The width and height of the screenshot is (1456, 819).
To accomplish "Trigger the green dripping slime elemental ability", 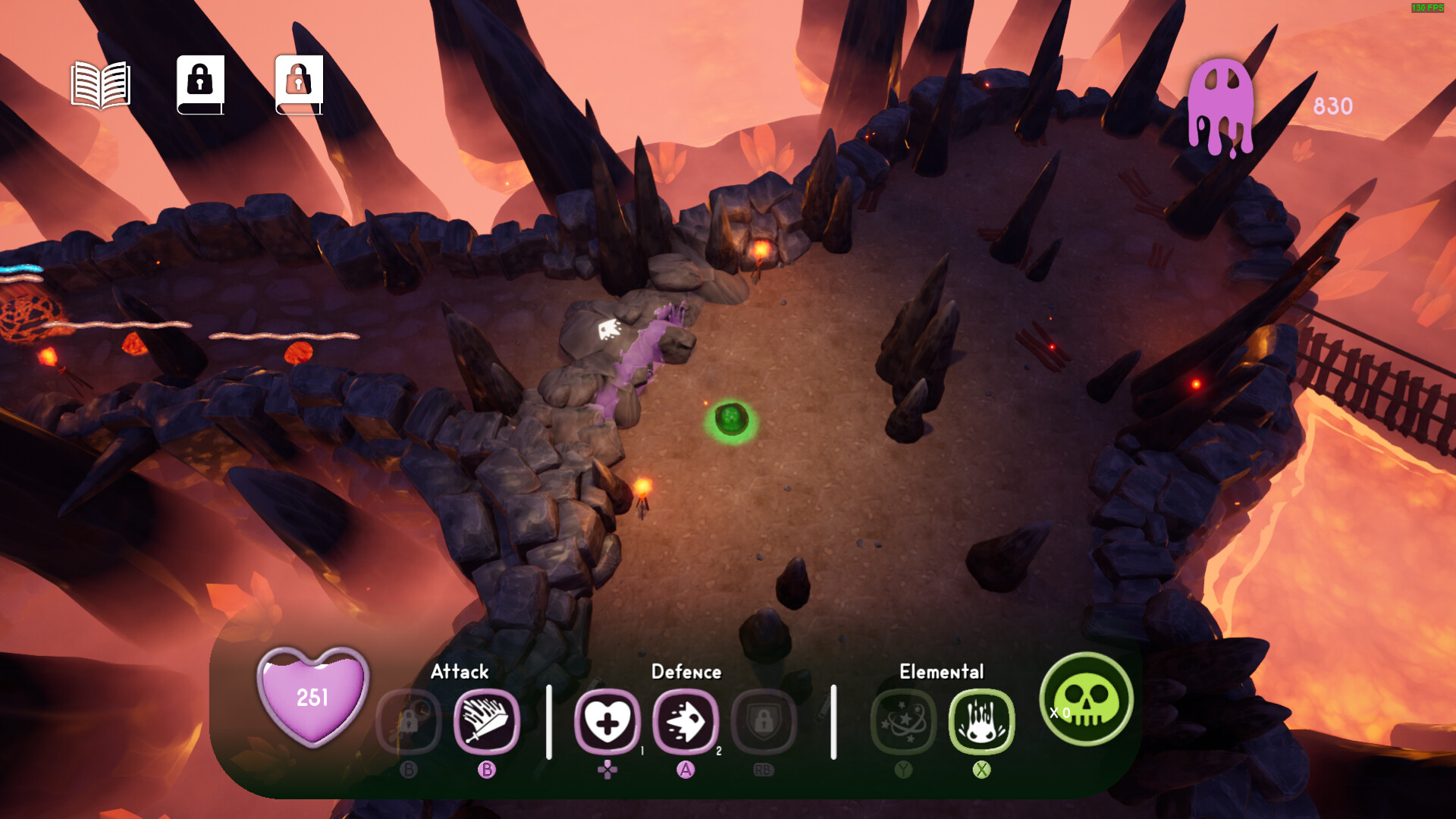I will tap(981, 721).
